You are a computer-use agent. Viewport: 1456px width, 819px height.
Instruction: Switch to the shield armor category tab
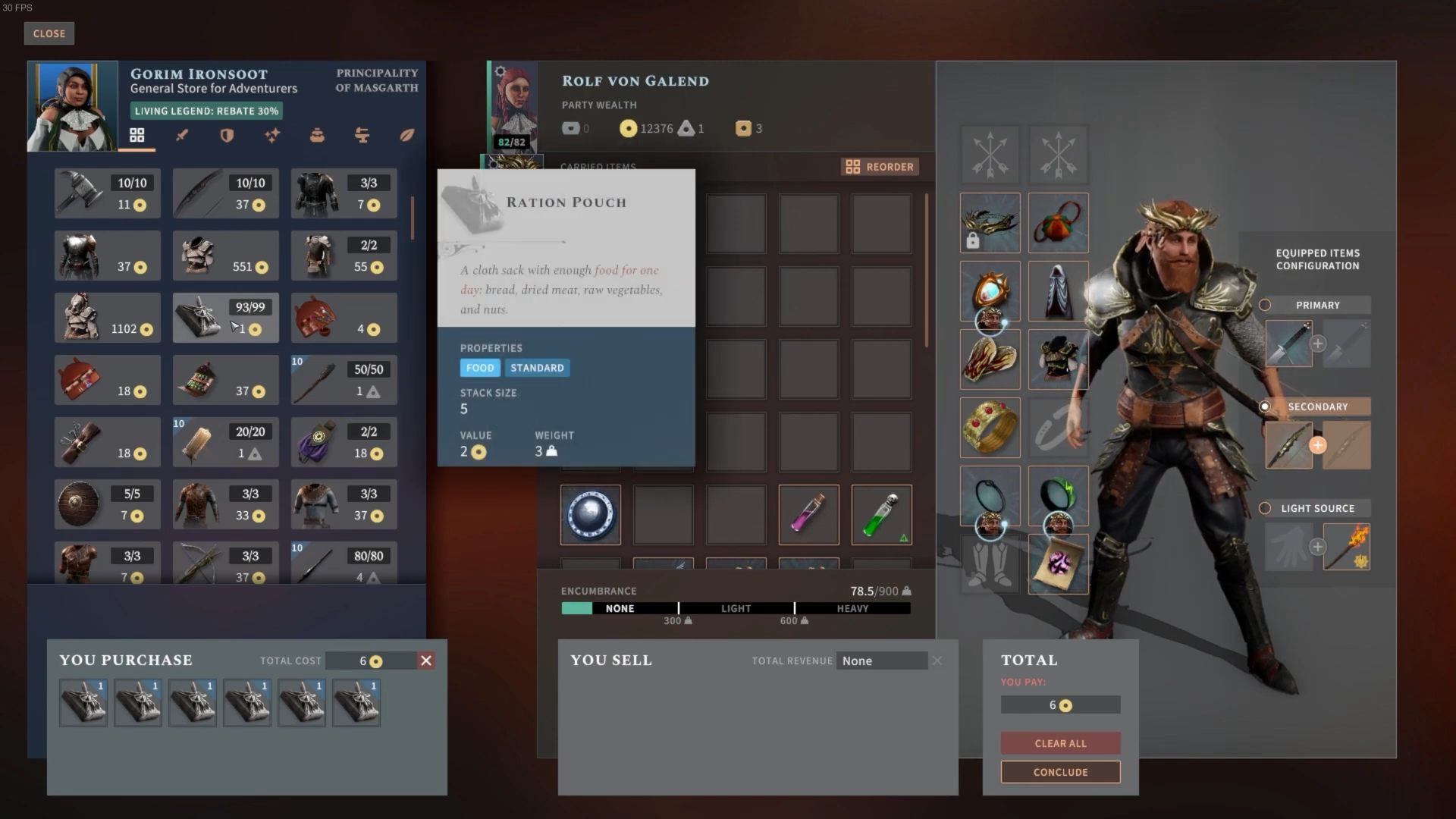(x=227, y=135)
